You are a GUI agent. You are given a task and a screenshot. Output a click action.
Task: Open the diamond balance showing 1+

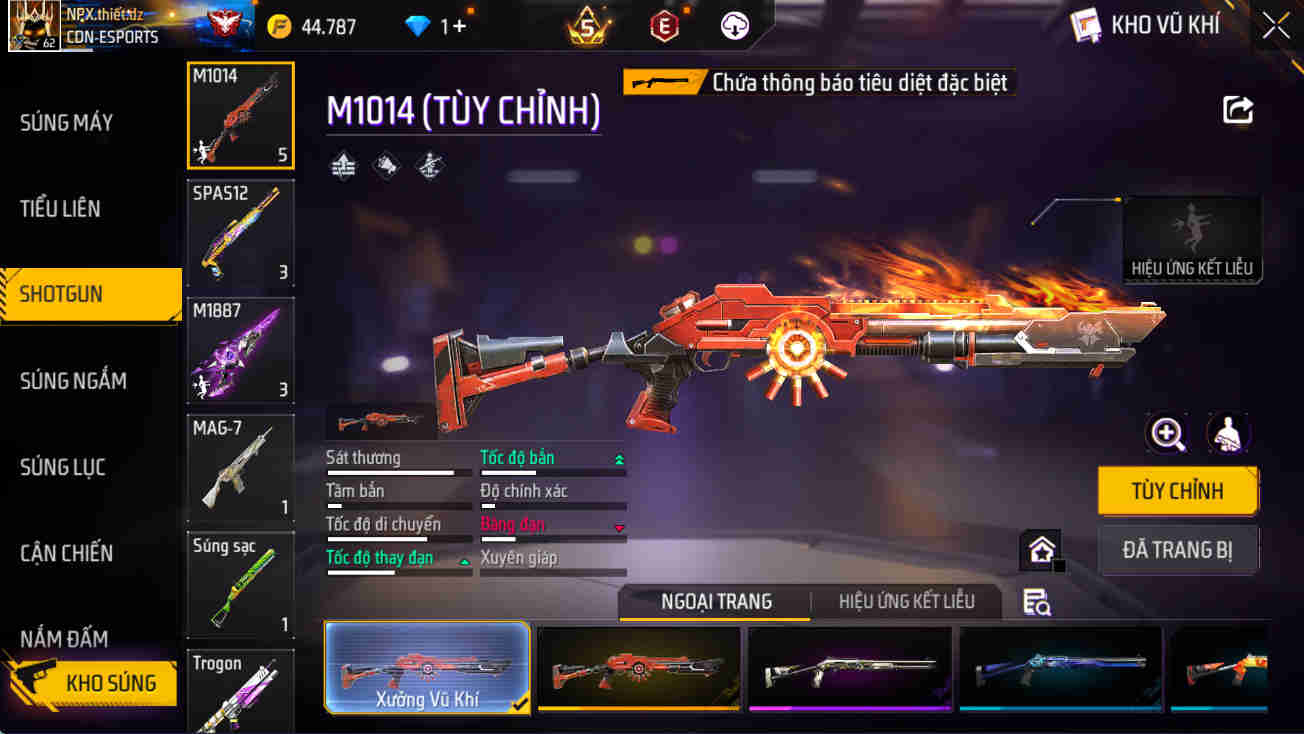[416, 26]
